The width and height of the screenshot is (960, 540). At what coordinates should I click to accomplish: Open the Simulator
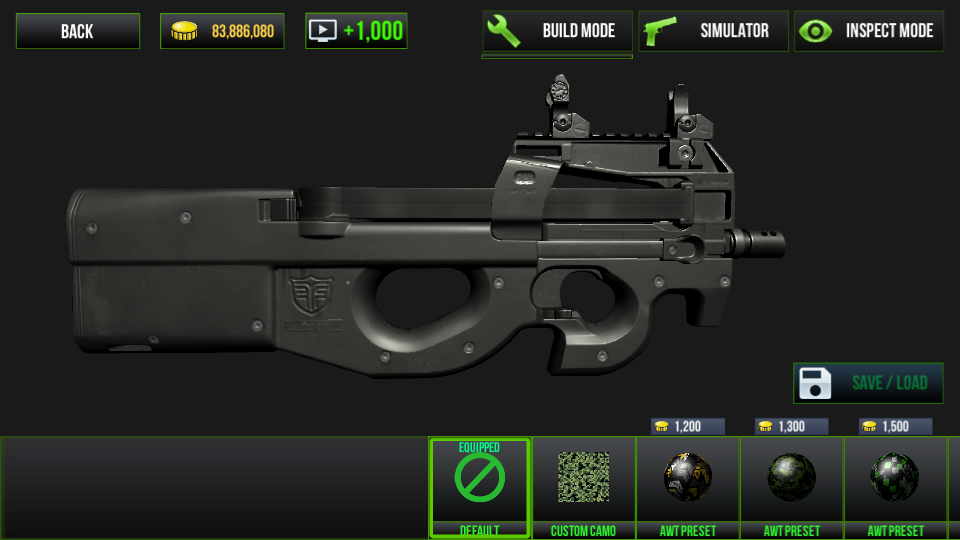click(713, 31)
